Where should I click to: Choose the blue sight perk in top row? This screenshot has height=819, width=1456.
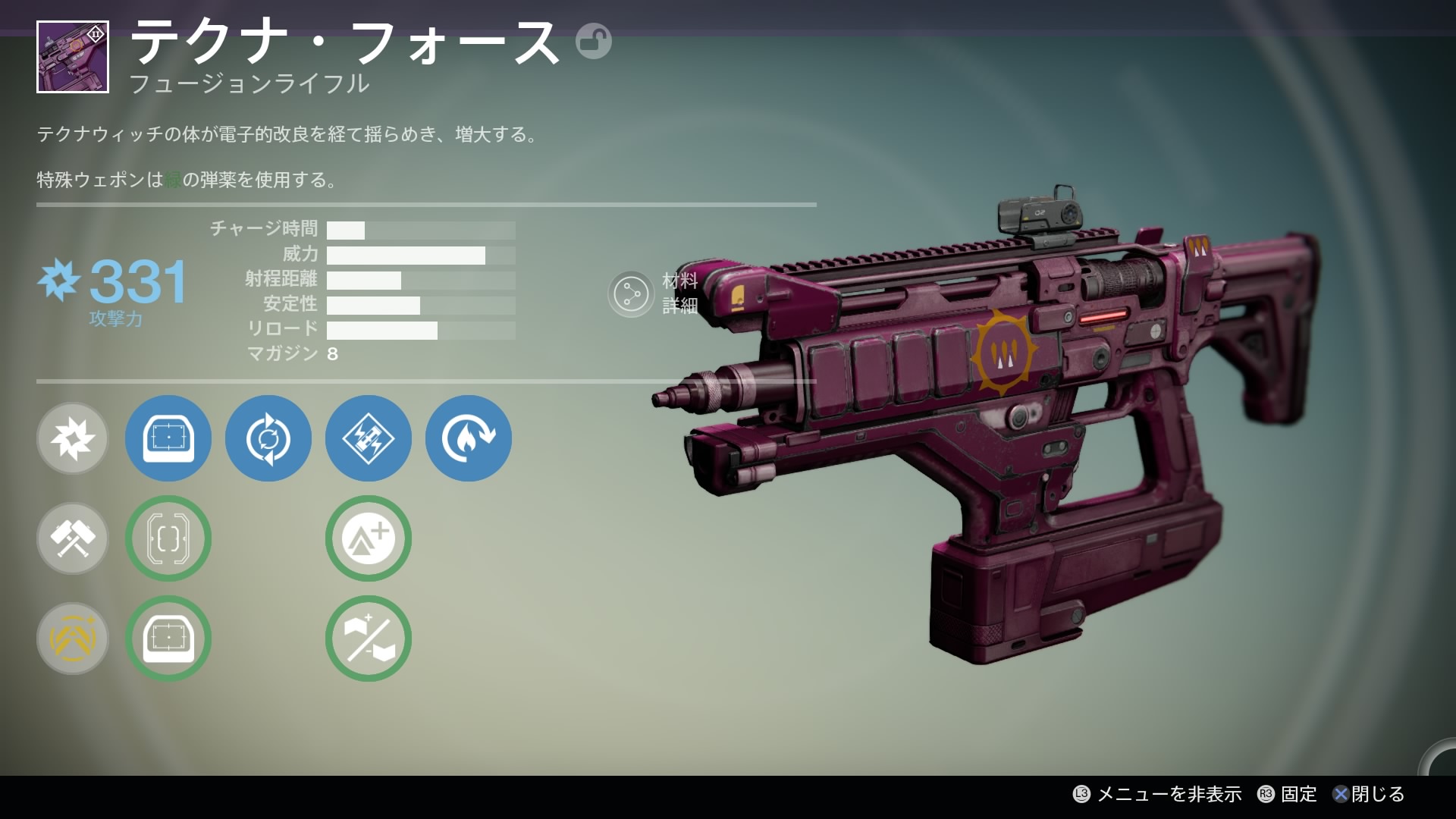(168, 438)
